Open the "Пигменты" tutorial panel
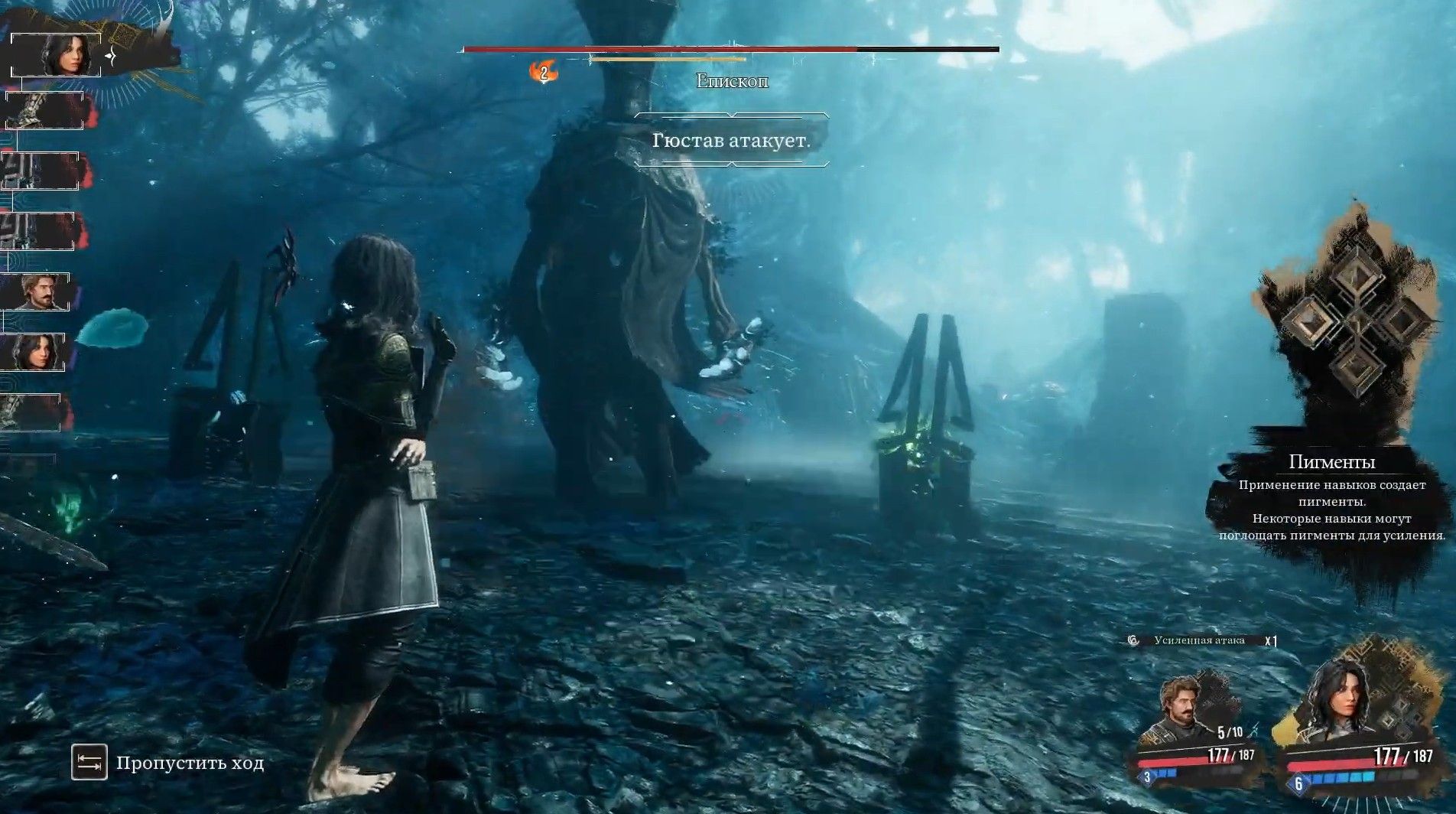 point(1331,498)
